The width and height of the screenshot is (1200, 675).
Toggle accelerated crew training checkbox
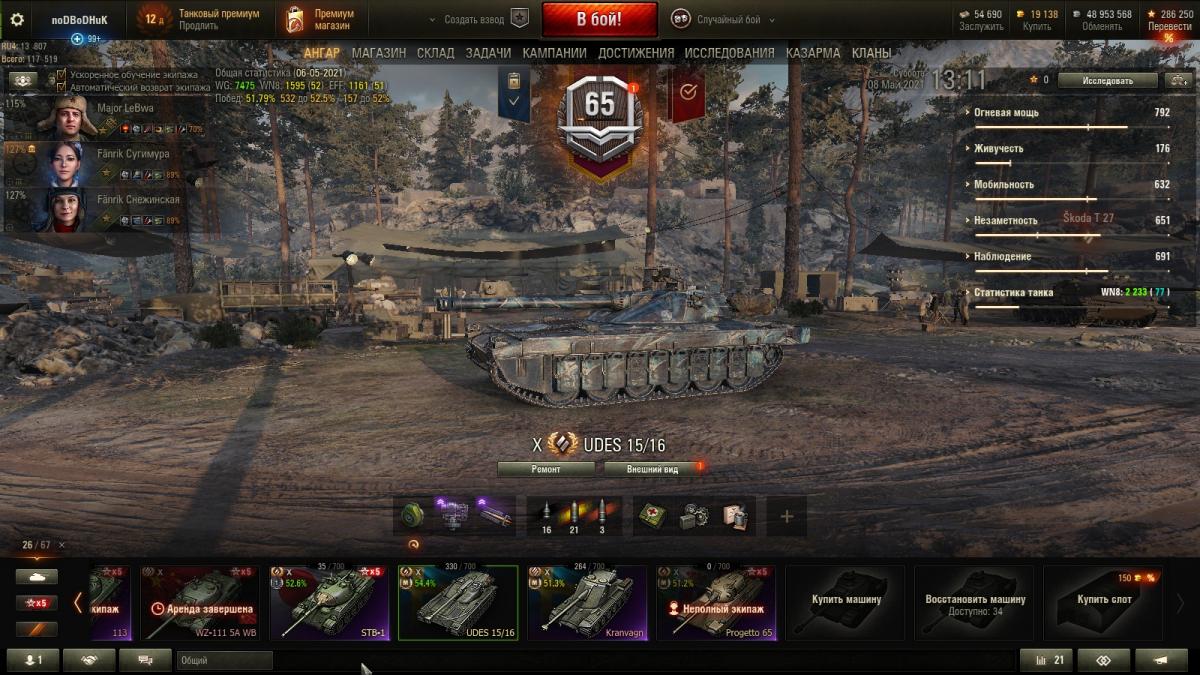pos(62,75)
